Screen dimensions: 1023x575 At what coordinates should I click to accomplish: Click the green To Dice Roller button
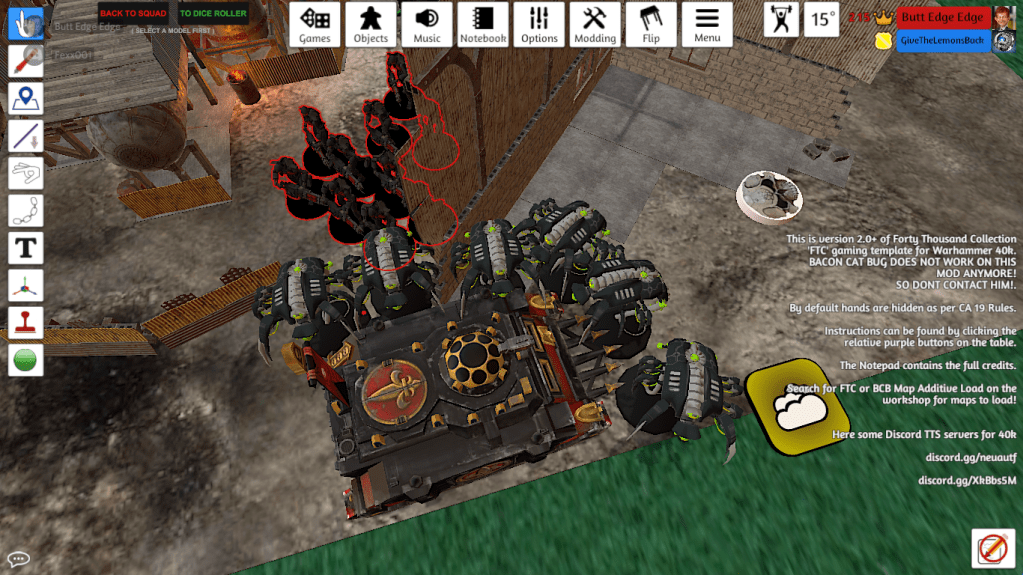point(213,14)
